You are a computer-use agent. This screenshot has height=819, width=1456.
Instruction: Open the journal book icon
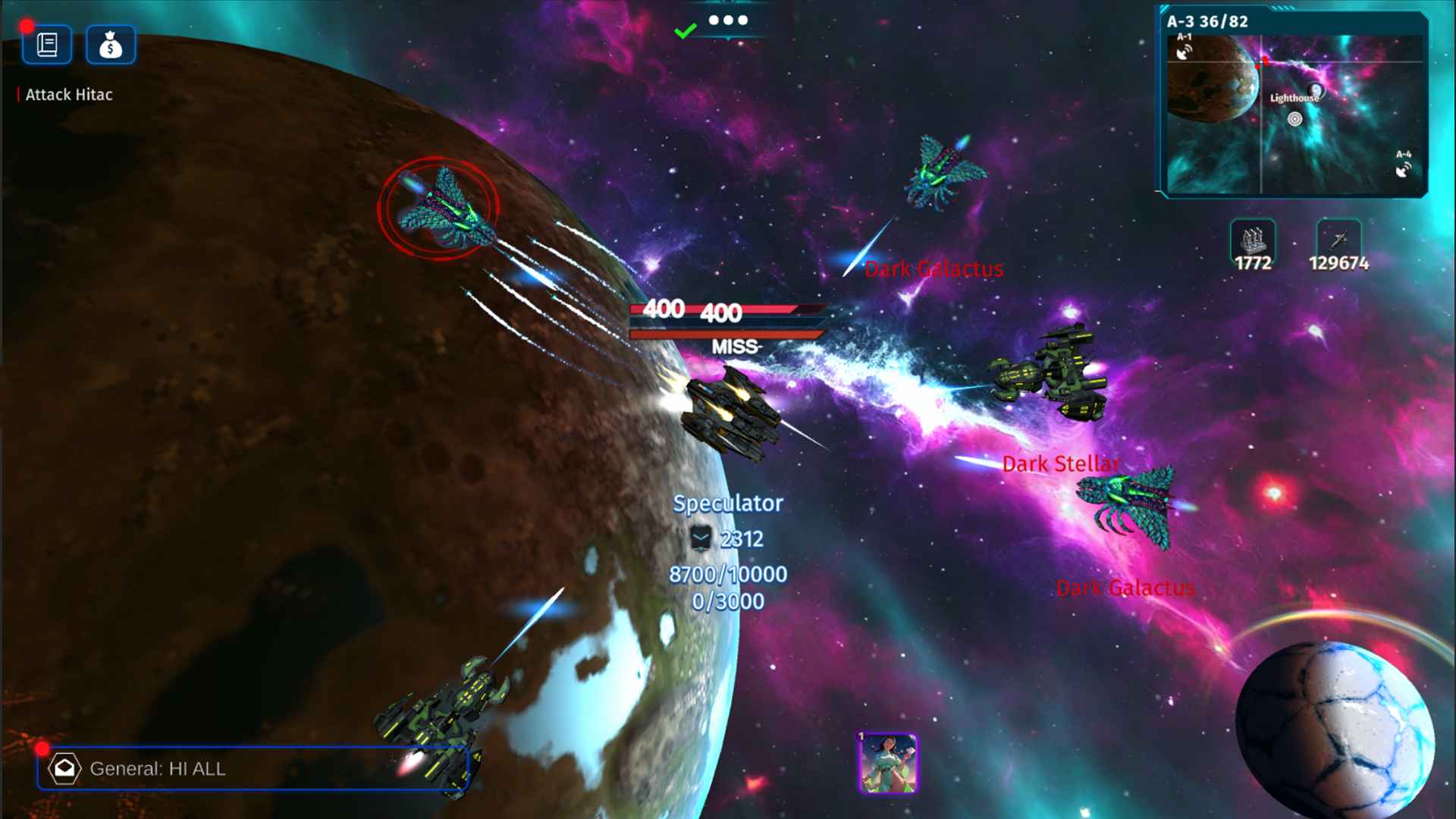pos(47,45)
